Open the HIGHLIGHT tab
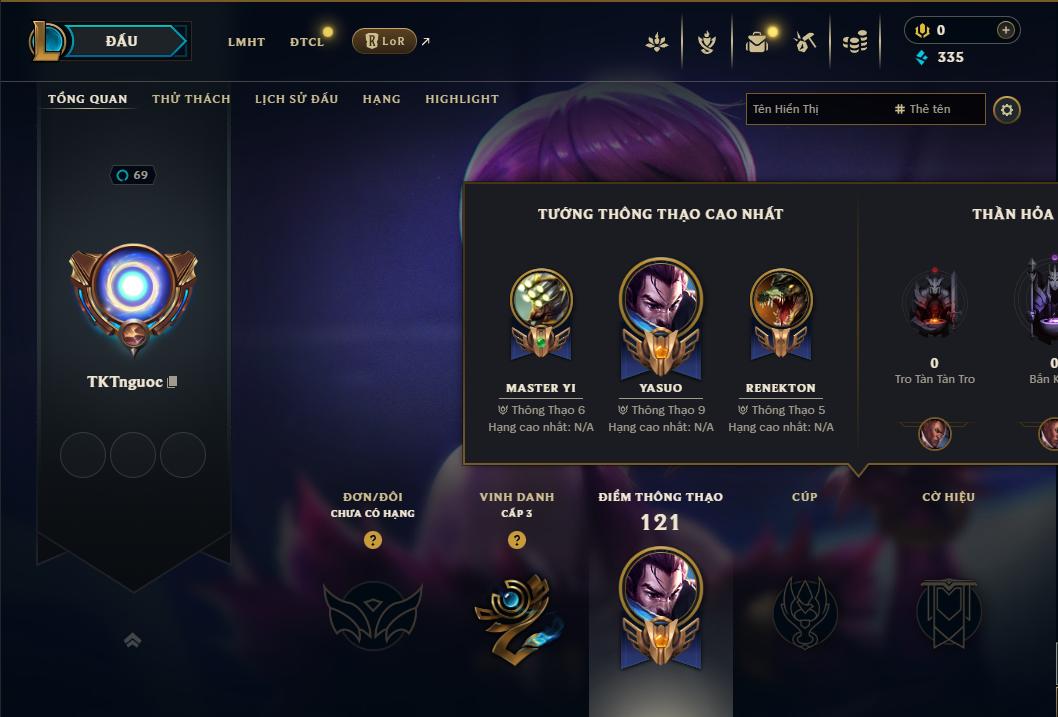Viewport: 1058px width, 717px height. [x=462, y=99]
